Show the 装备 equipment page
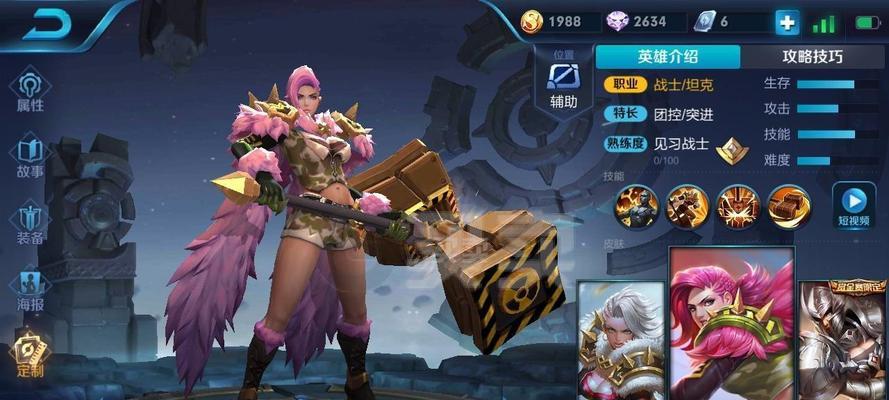The width and height of the screenshot is (889, 400). coord(31,222)
